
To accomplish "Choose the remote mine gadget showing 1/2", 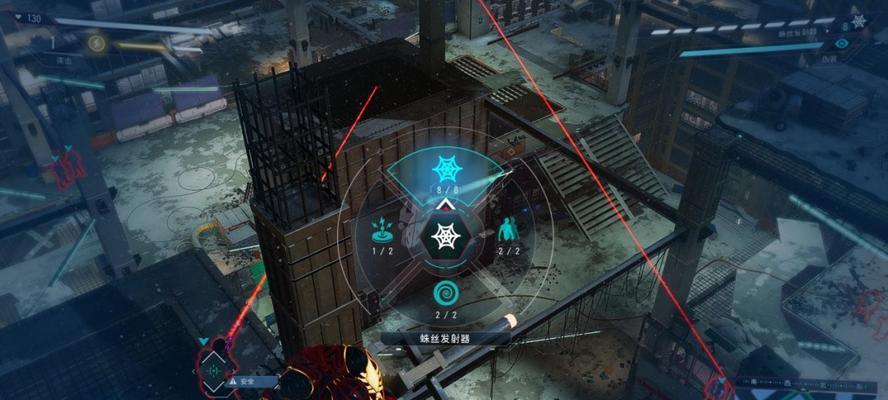I will tap(381, 229).
